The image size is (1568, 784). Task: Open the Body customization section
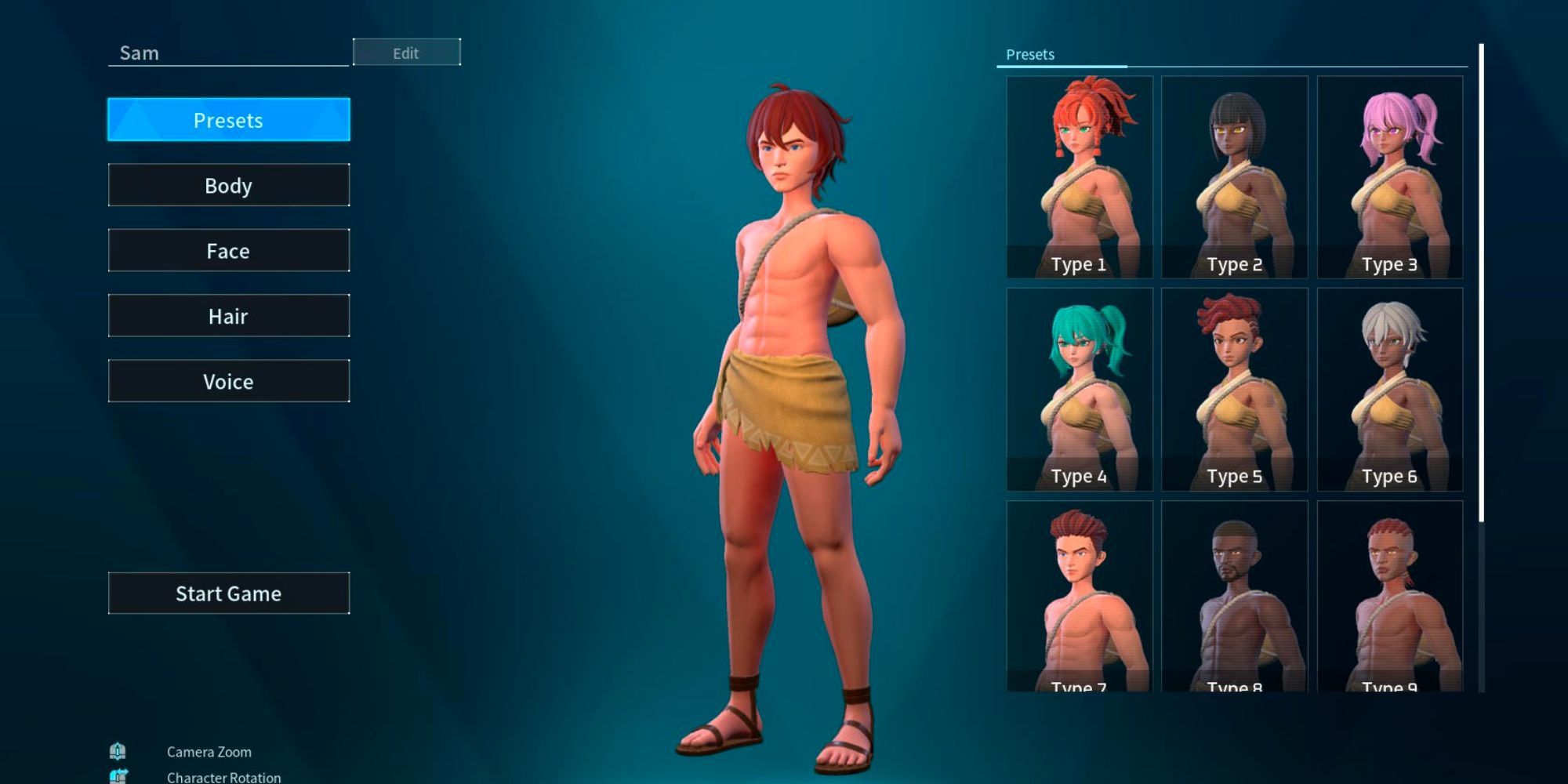pyautogui.click(x=228, y=185)
